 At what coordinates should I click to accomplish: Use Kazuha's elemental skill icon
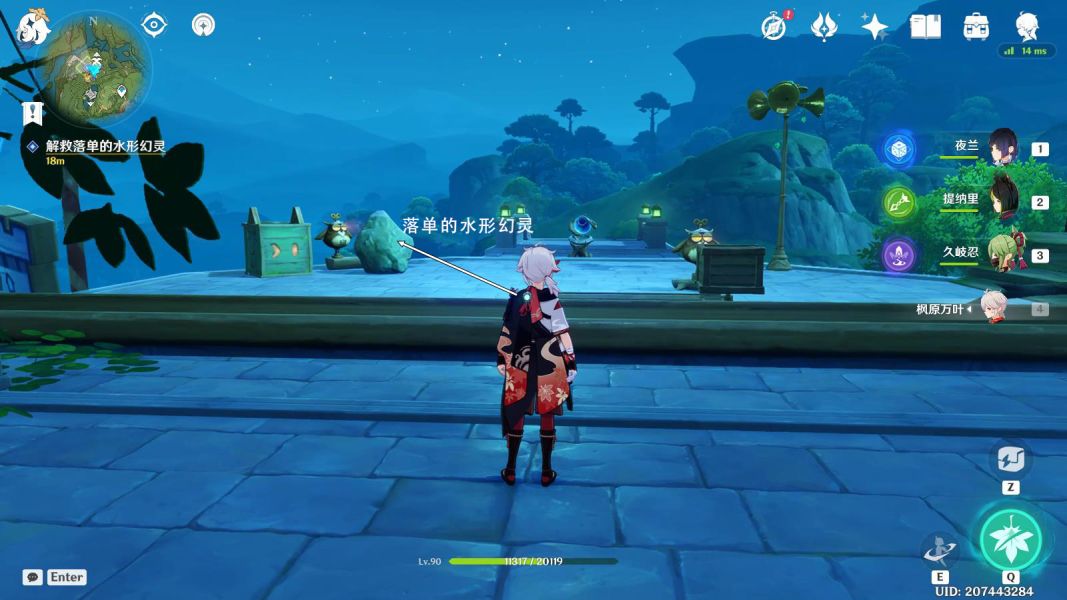[940, 550]
